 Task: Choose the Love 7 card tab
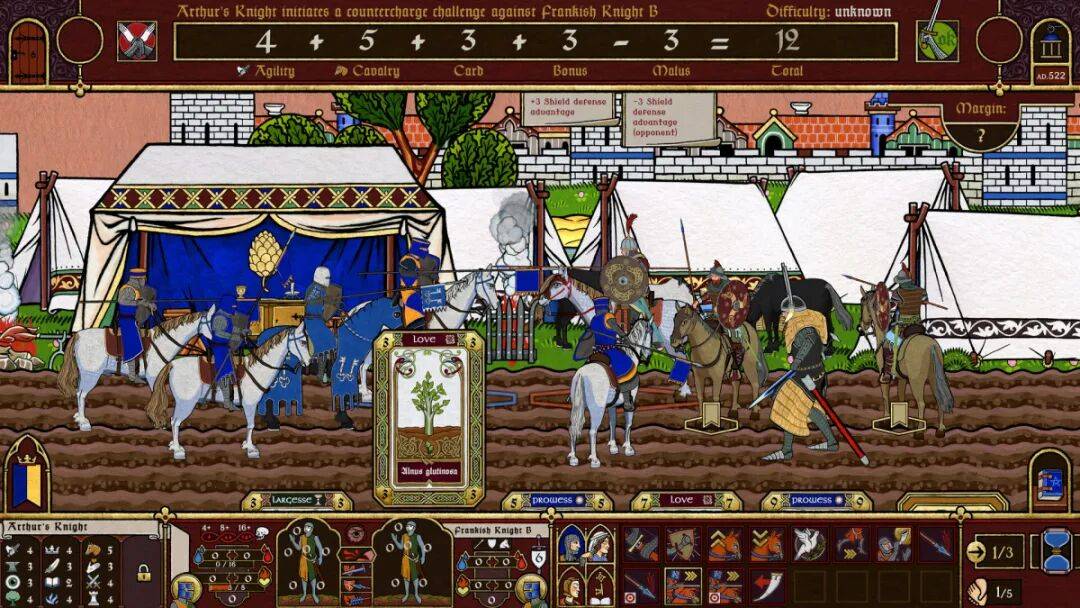click(x=684, y=500)
